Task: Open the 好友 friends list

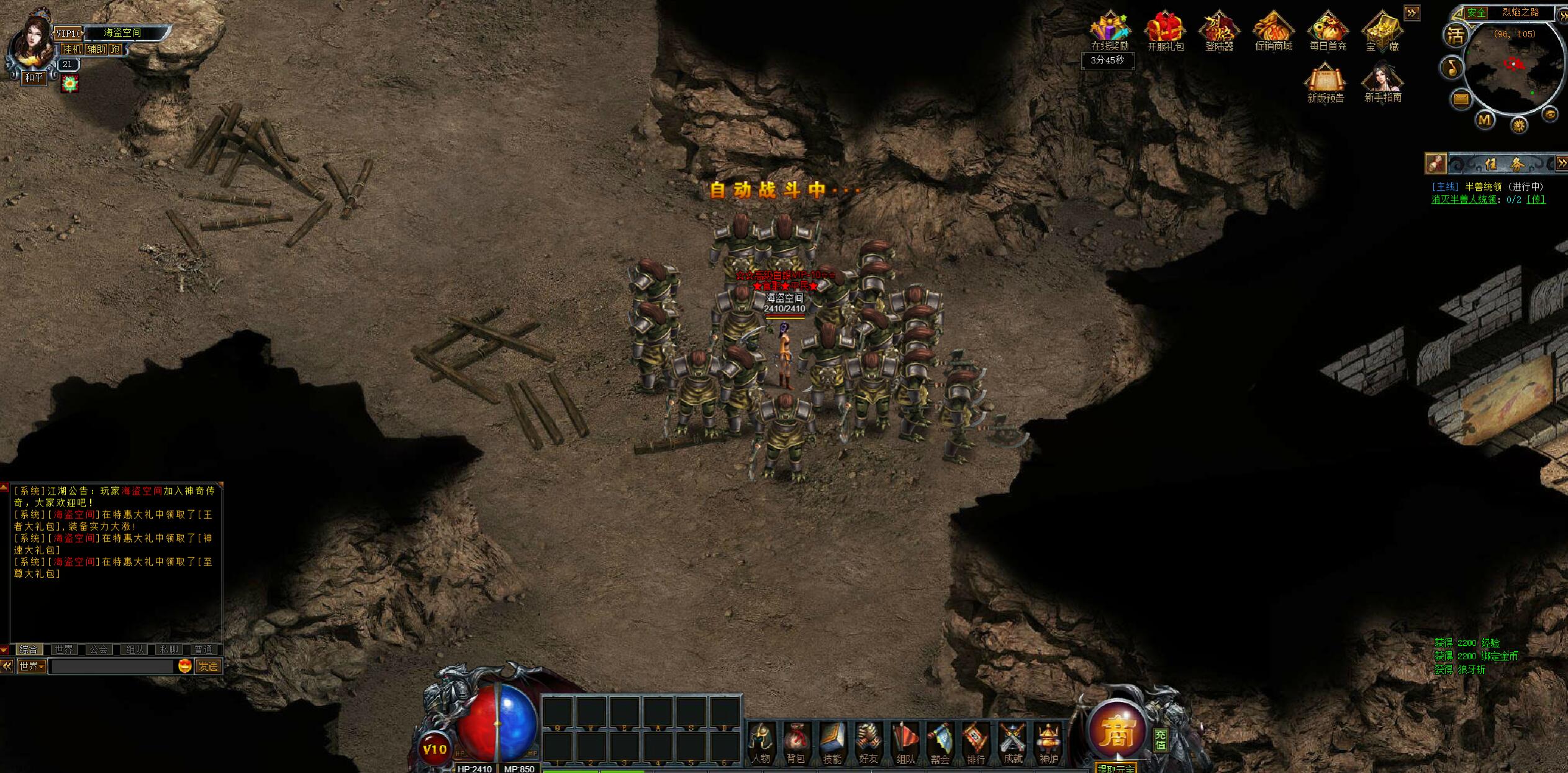Action: [x=868, y=743]
